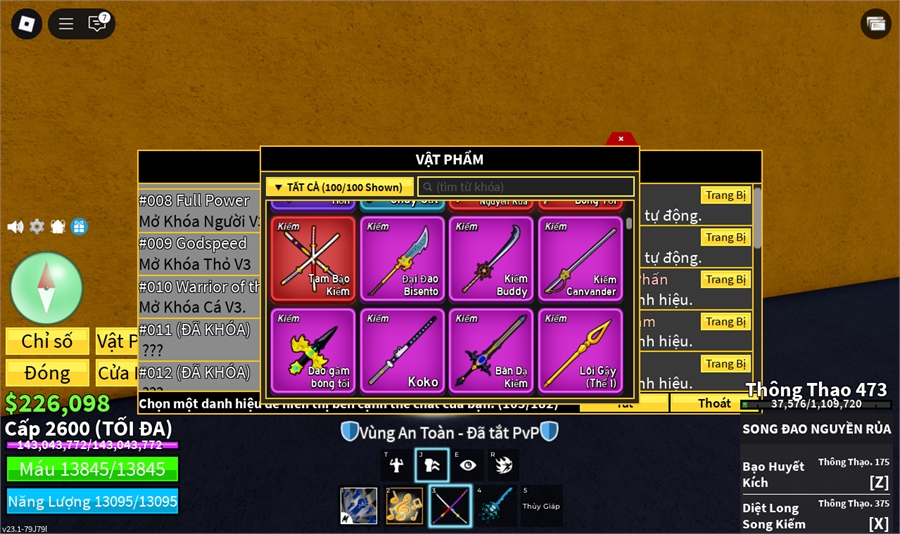Select the Kiếm Buddy sword slot
Viewport: 900px width, 534px height.
491,258
